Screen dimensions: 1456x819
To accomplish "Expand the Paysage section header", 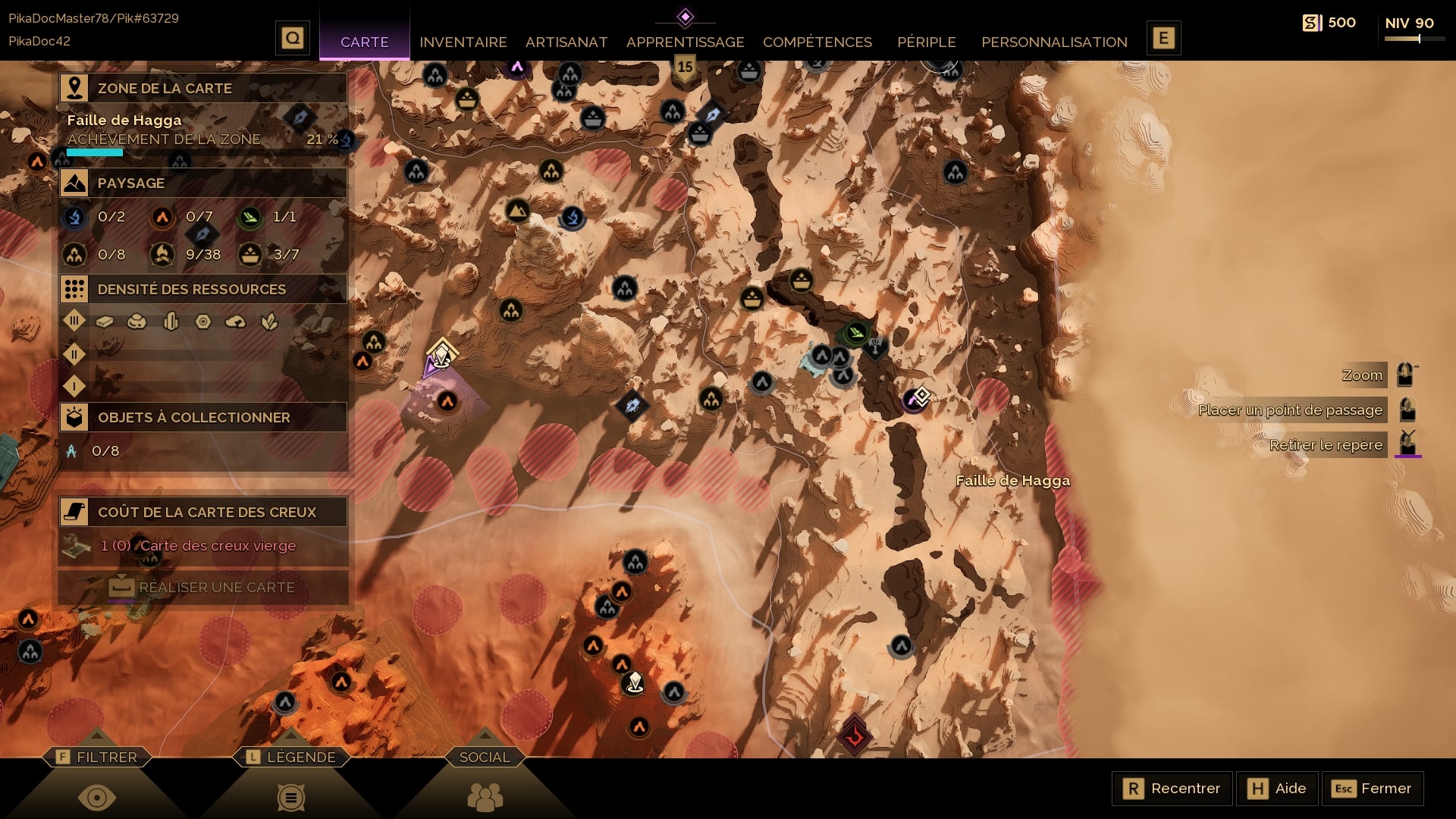I will coord(203,183).
